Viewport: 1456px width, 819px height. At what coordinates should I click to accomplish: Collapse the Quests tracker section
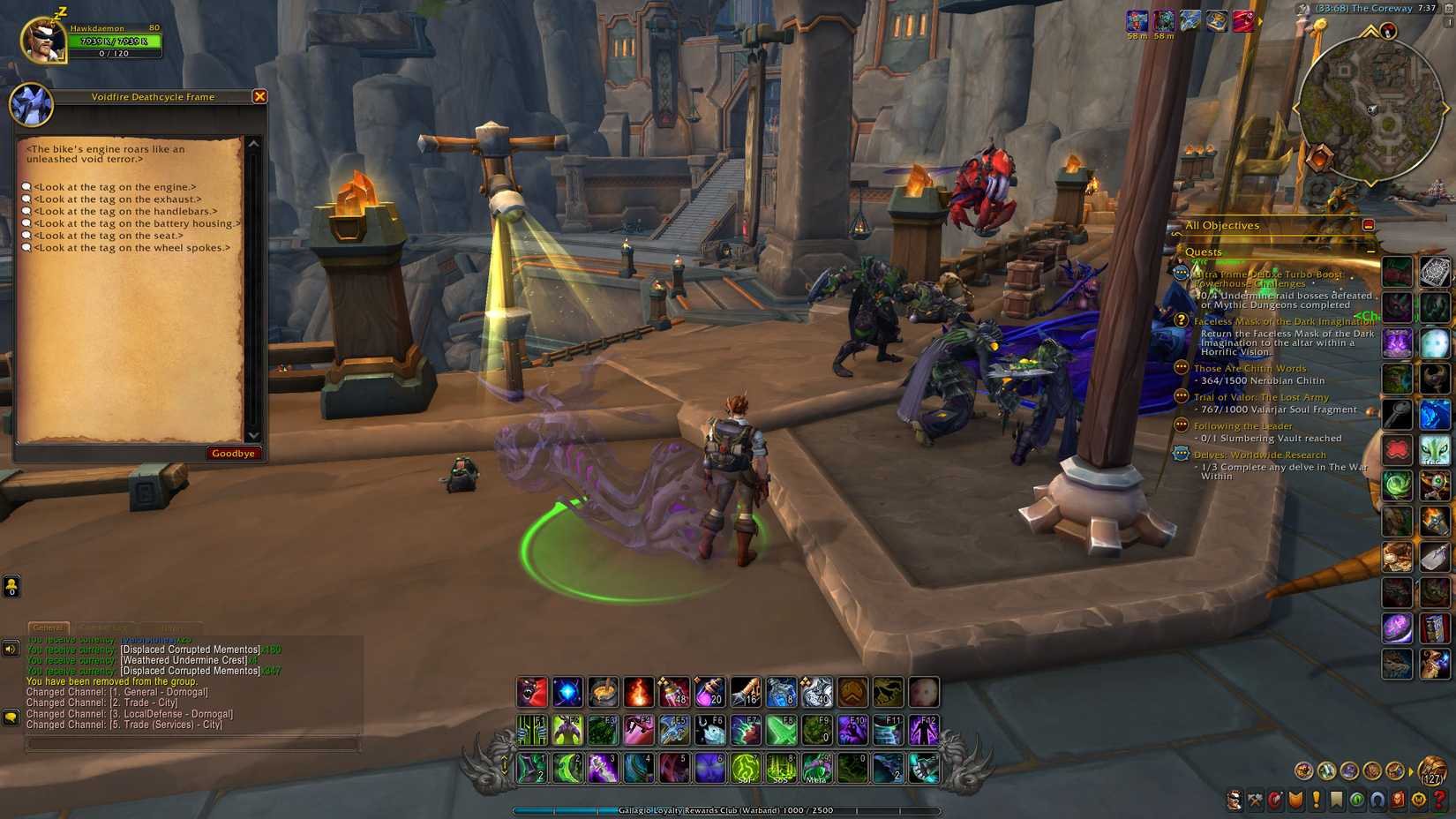click(1370, 252)
